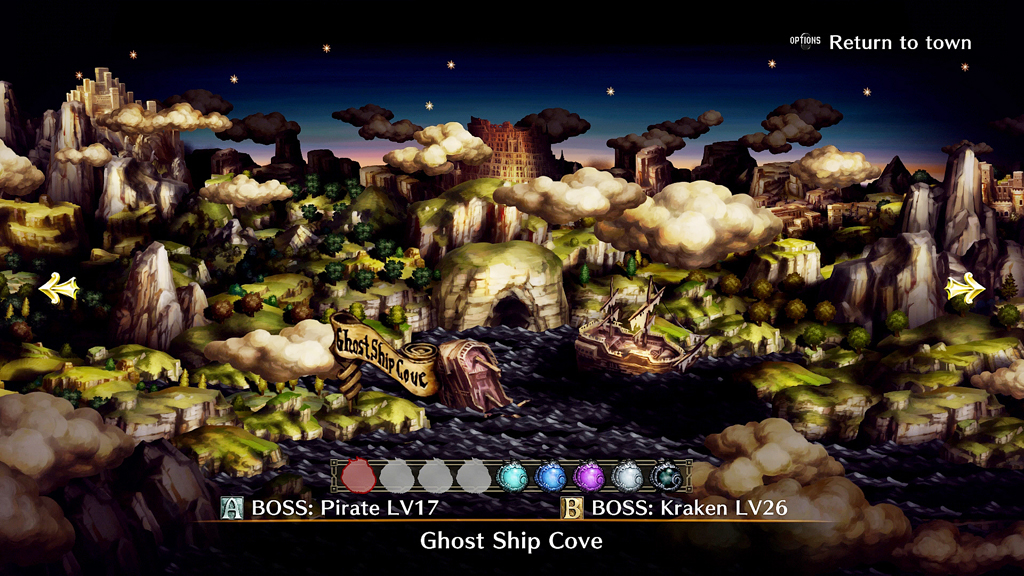Screen dimensions: 1024x576
Task: Select the Ghost Ship Cove signpost
Action: (x=383, y=358)
